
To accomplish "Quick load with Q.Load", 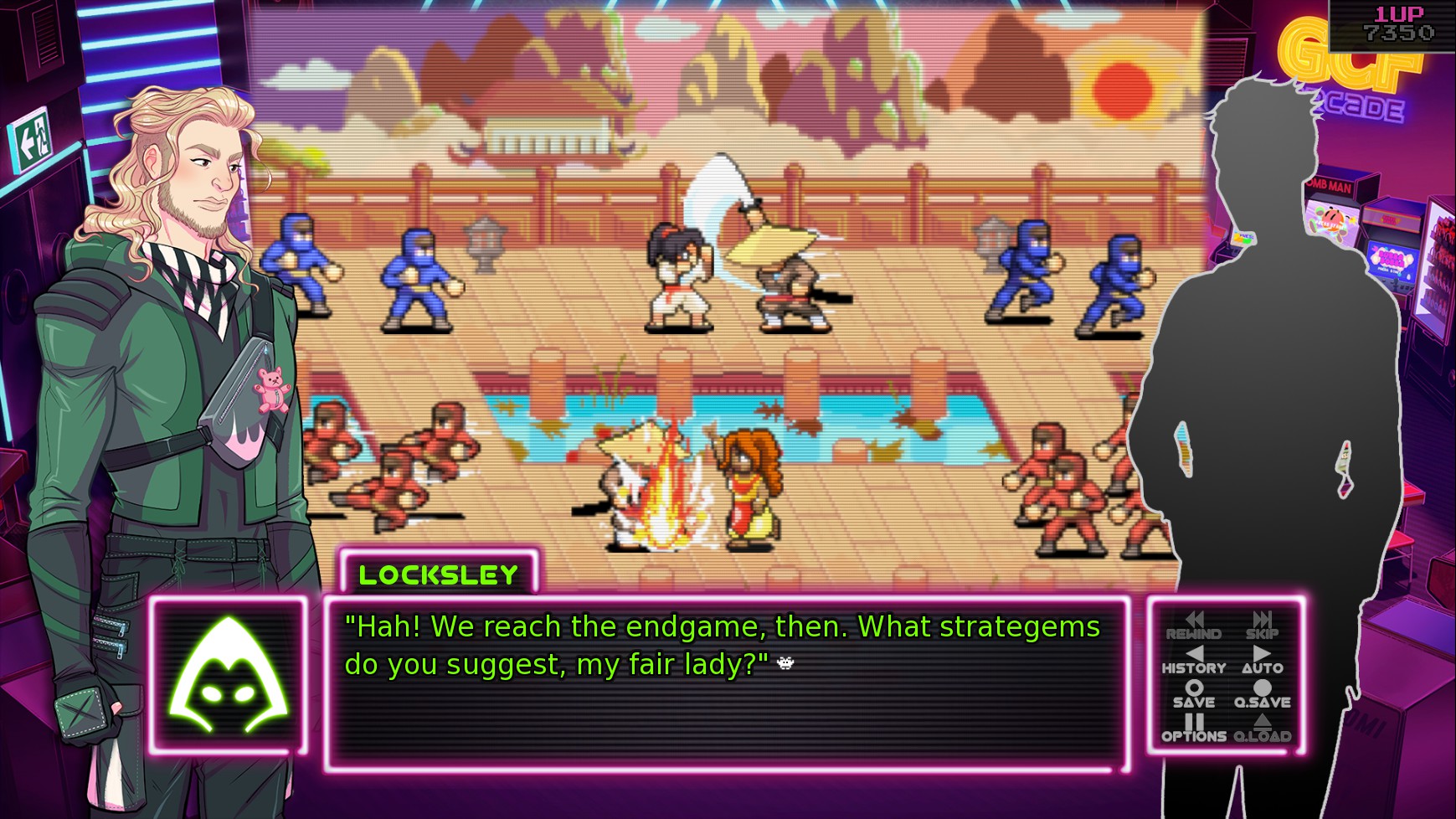I will click(x=1262, y=729).
